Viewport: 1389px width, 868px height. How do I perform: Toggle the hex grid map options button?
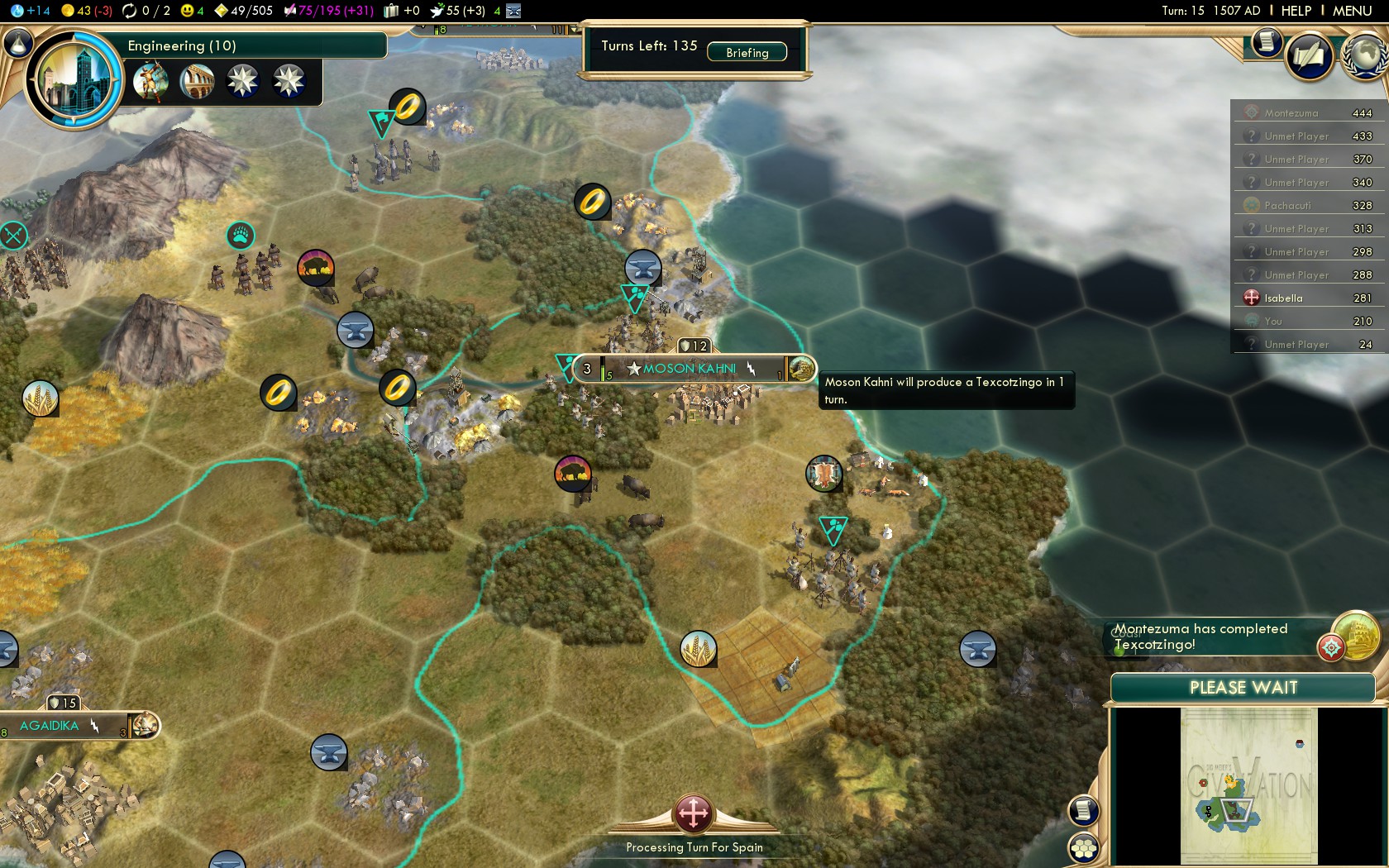point(1083,848)
